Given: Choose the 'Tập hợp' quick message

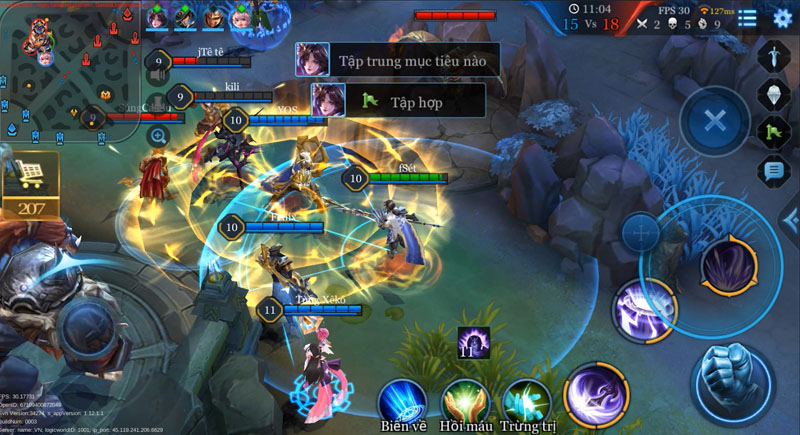Looking at the screenshot, I should tap(398, 101).
